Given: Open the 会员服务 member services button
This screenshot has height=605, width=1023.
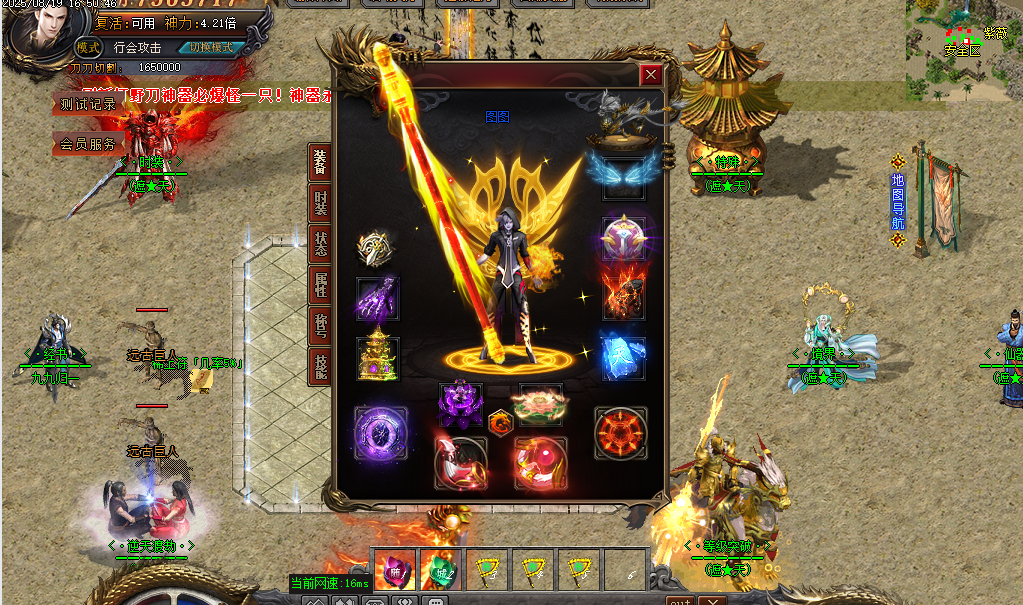Looking at the screenshot, I should point(88,144).
